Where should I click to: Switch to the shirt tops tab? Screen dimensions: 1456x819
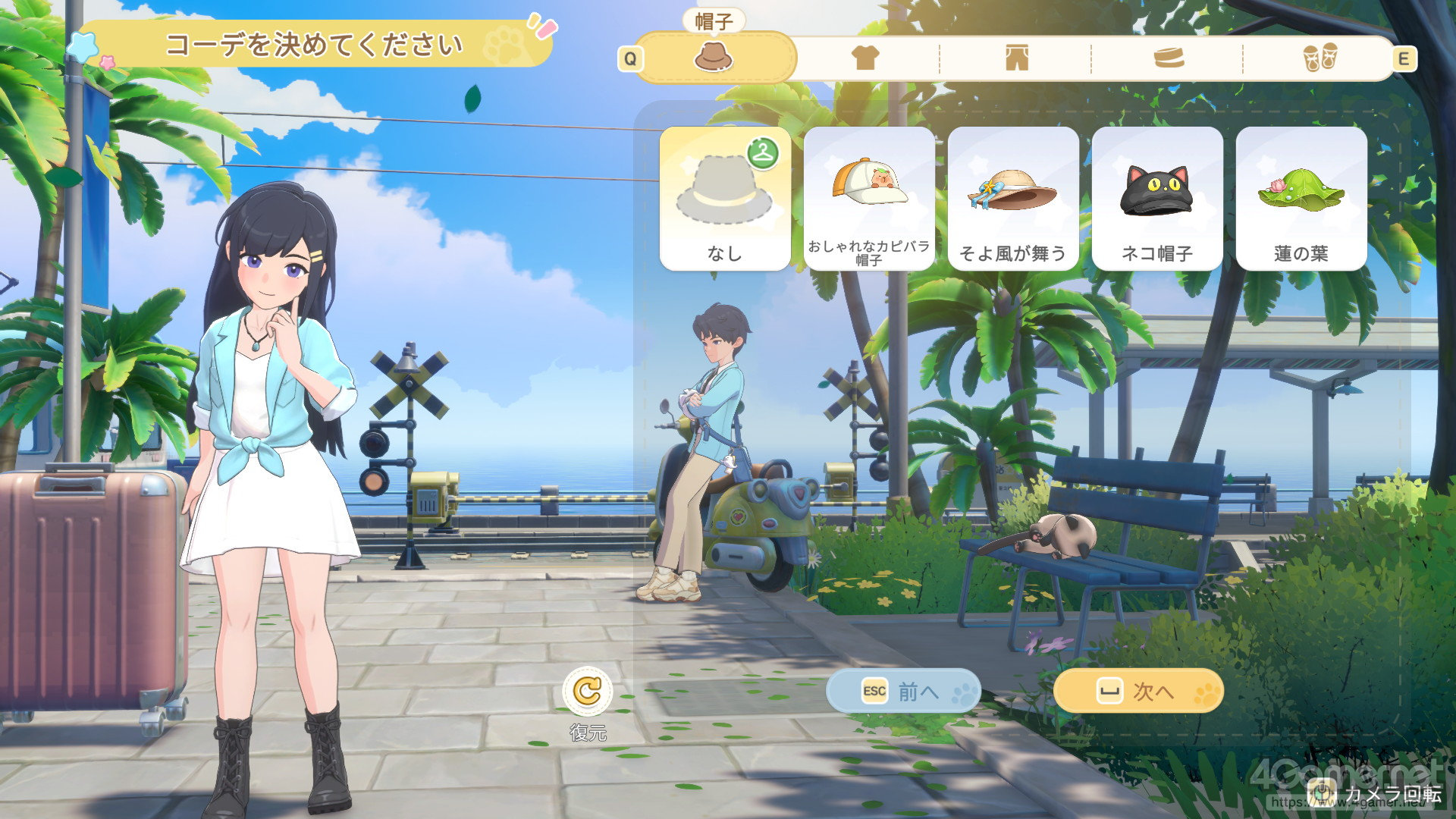pyautogui.click(x=865, y=58)
